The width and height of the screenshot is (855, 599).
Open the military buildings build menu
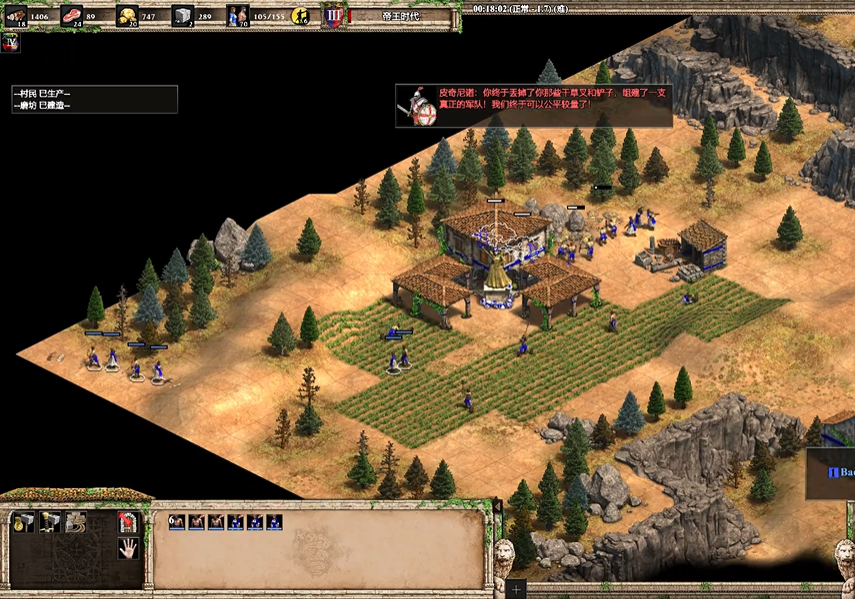(49, 521)
